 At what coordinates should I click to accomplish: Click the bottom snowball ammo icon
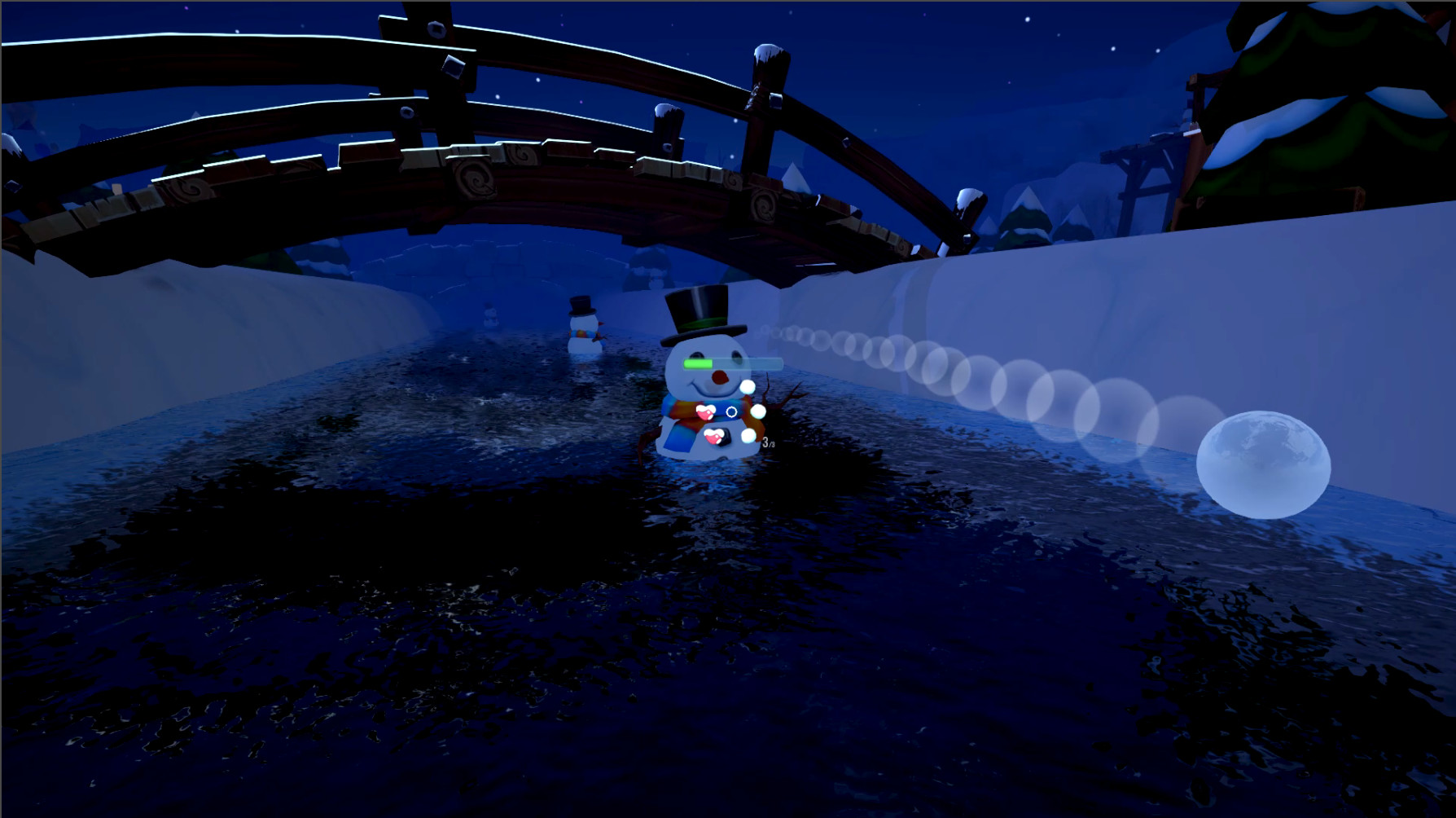[x=748, y=434]
